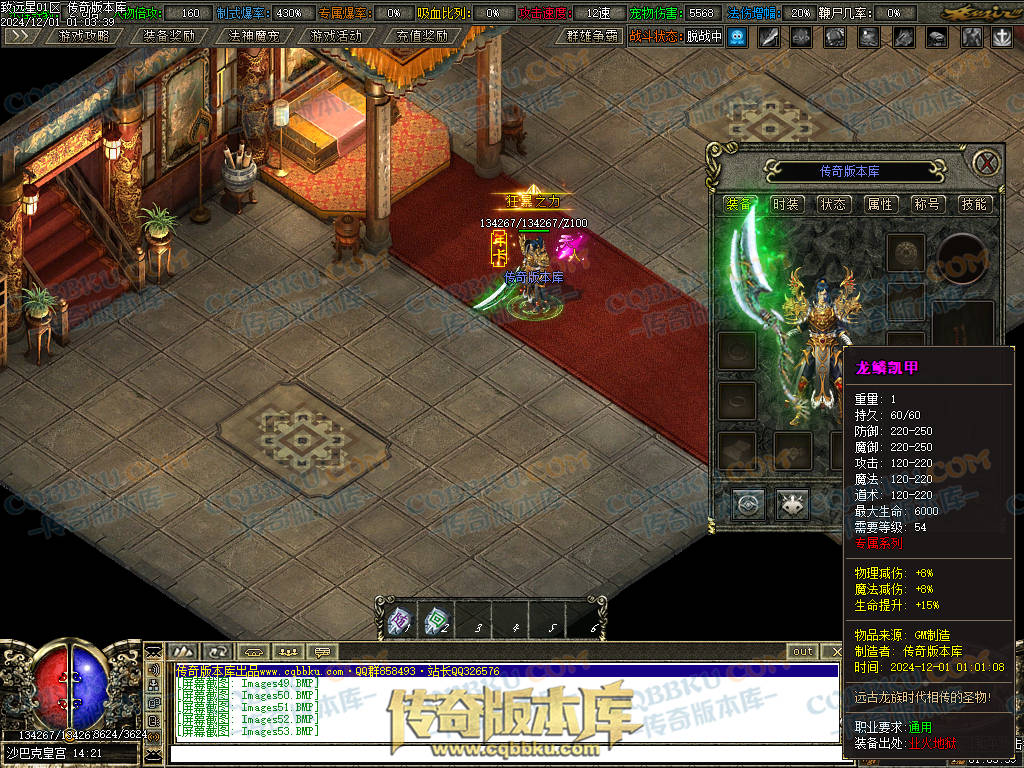The width and height of the screenshot is (1024, 768).
Task: Switch to the 状态 status tab
Action: (833, 204)
